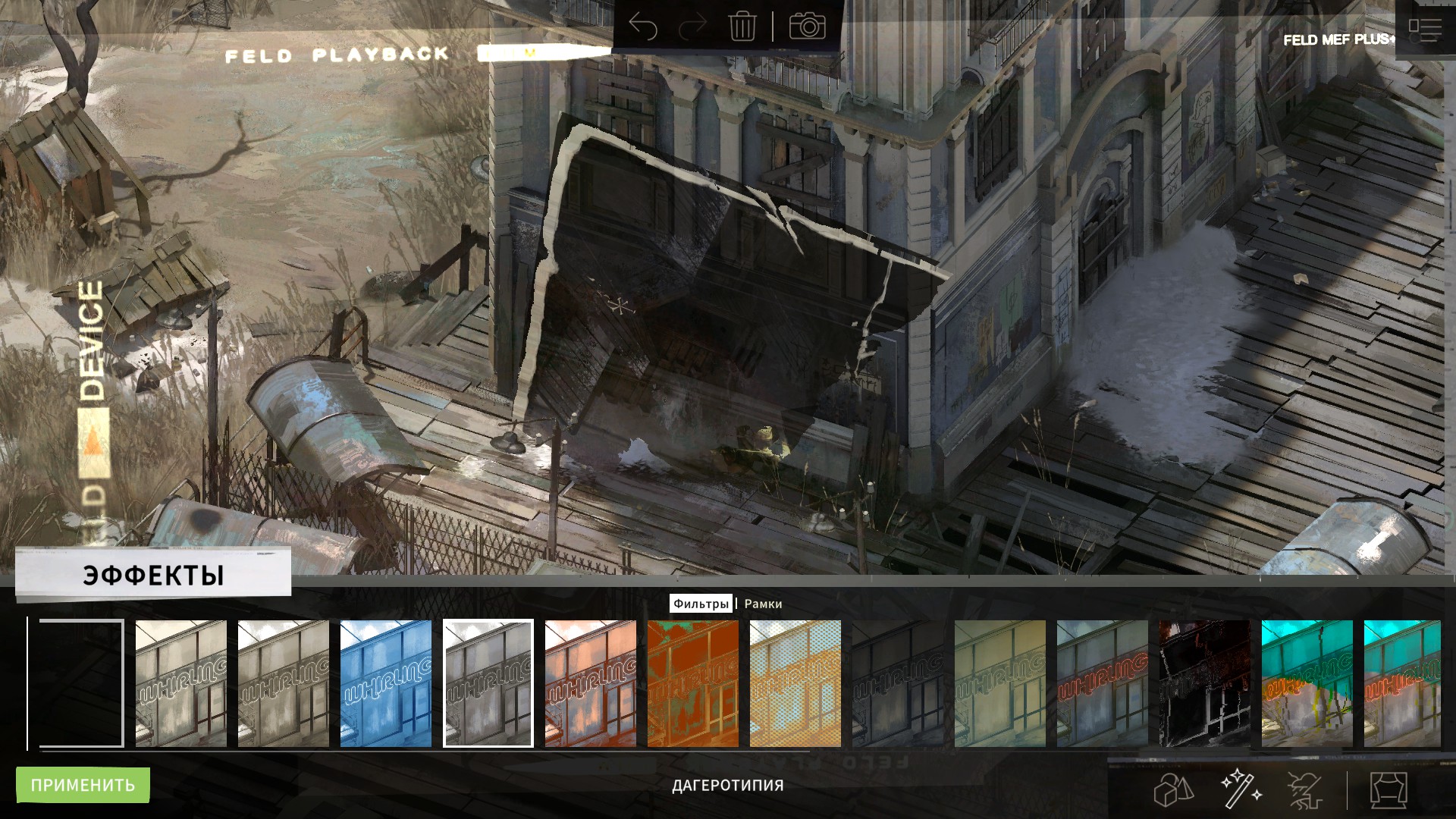Open the list menu in the corner
Screen dimensions: 1456x819
tap(1425, 30)
